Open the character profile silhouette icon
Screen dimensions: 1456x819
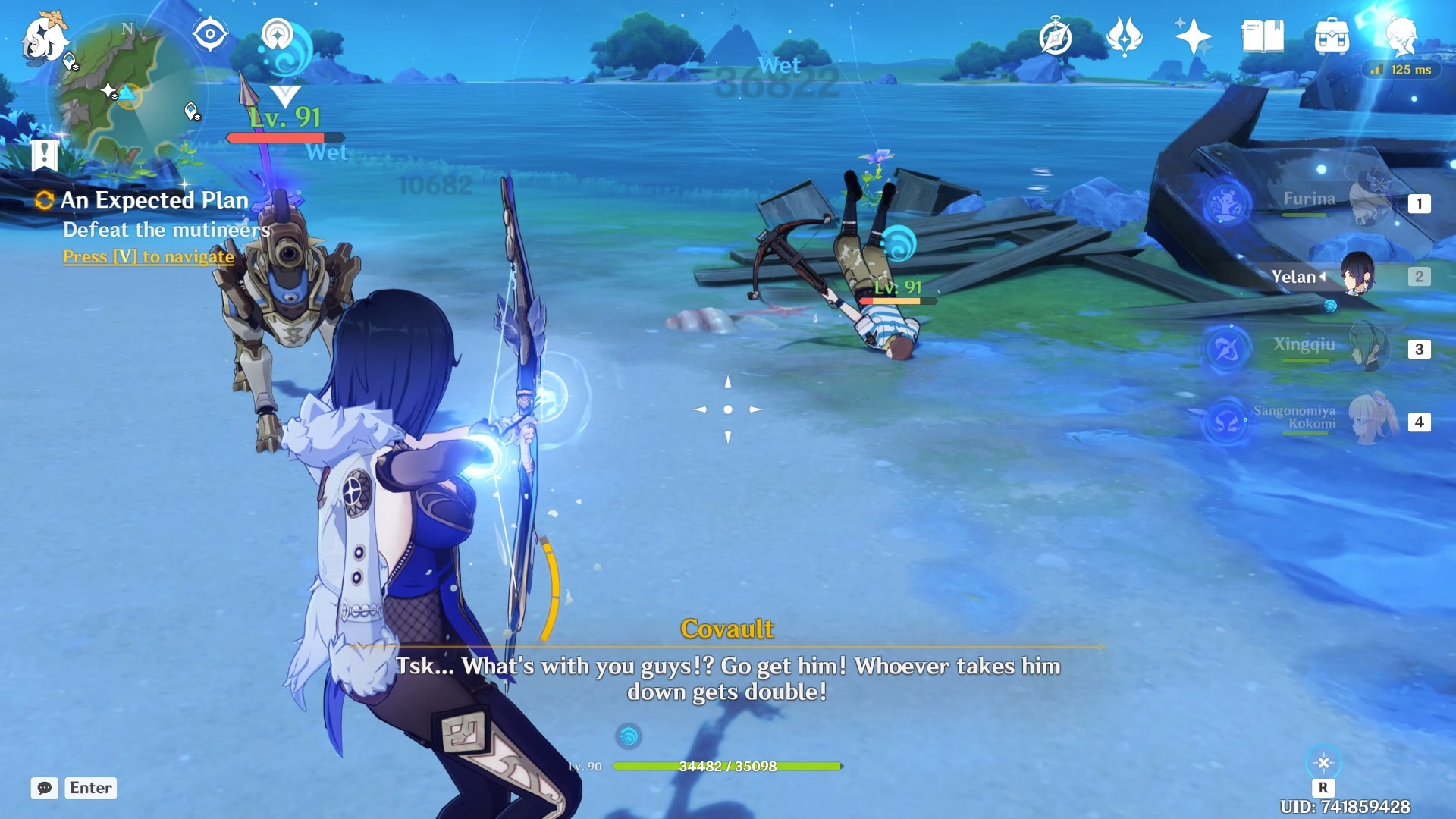point(1401,35)
